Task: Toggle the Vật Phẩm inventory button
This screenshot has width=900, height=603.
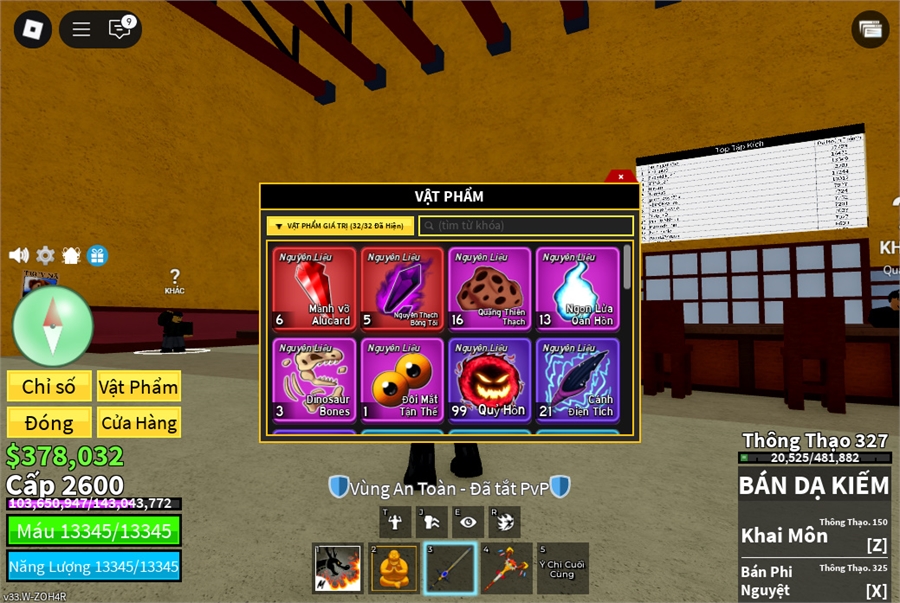Action: (138, 387)
